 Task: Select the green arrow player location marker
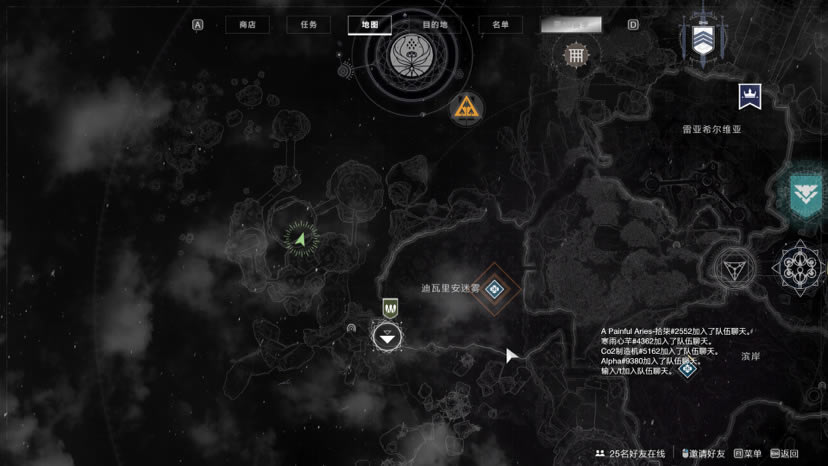click(x=300, y=239)
